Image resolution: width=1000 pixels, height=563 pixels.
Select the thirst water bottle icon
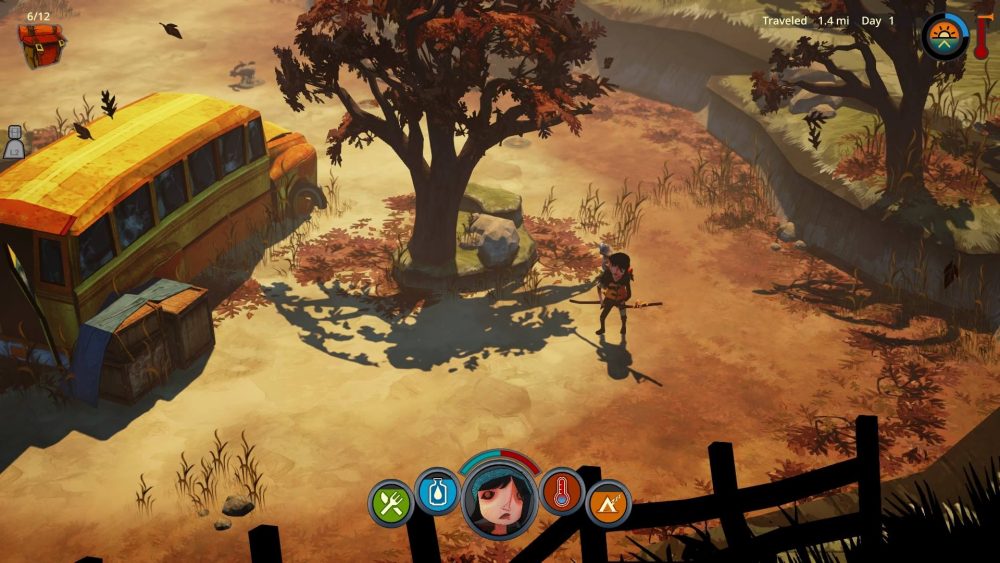coord(436,492)
